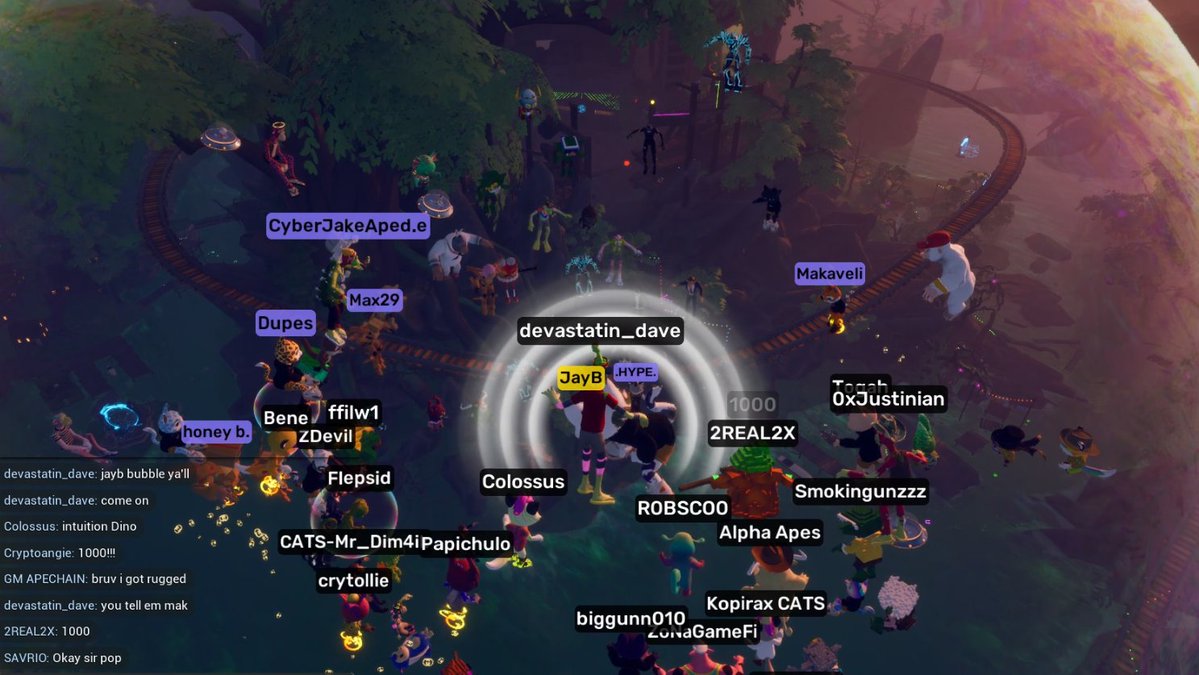
Task: Click devastatin_dave's "jayb bubble ya'll" chat message
Action: (x=97, y=473)
